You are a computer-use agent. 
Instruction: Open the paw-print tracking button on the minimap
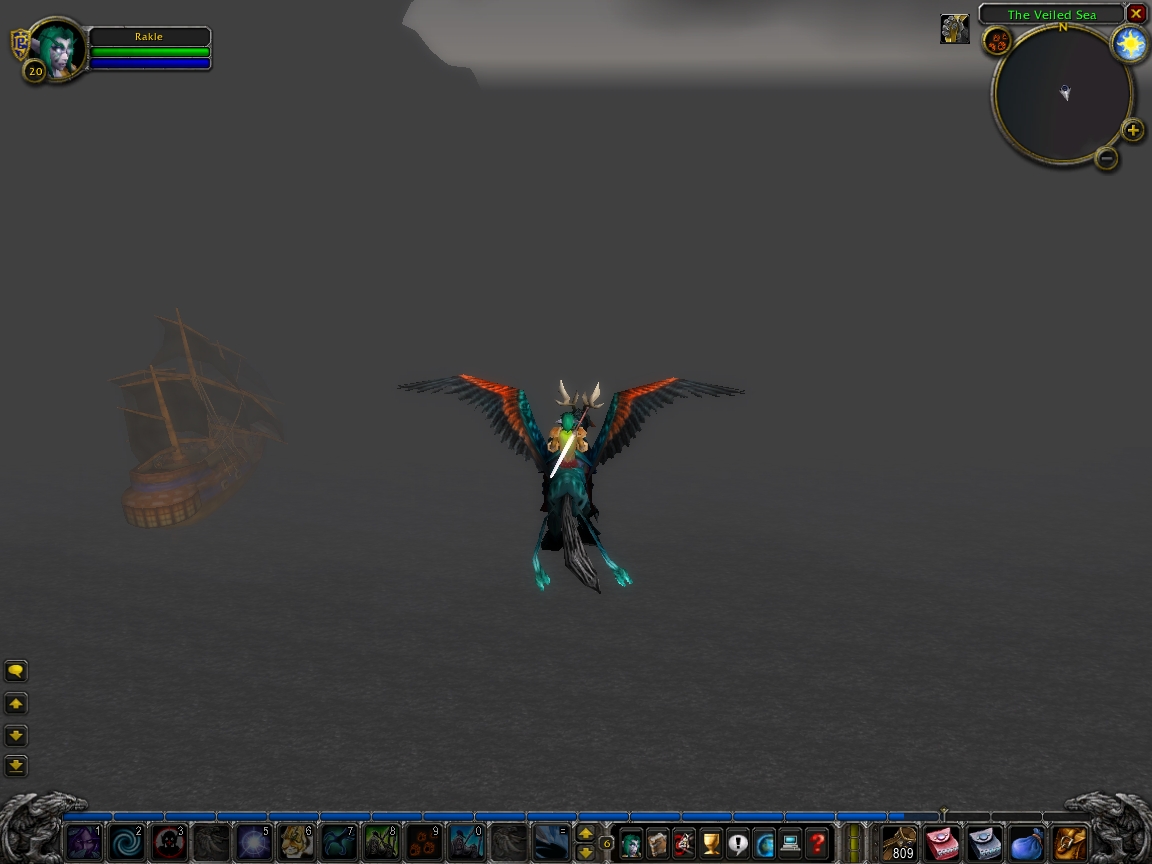click(x=997, y=41)
